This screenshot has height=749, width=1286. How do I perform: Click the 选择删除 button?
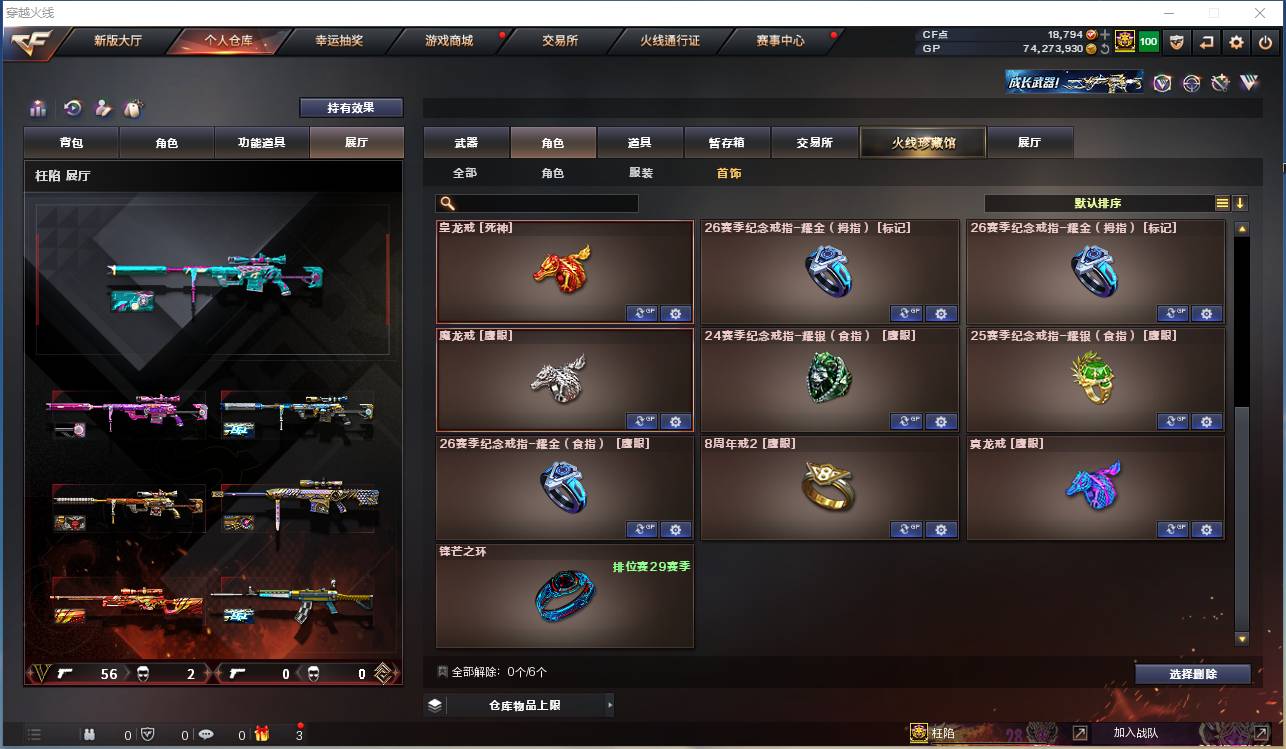coord(1192,673)
